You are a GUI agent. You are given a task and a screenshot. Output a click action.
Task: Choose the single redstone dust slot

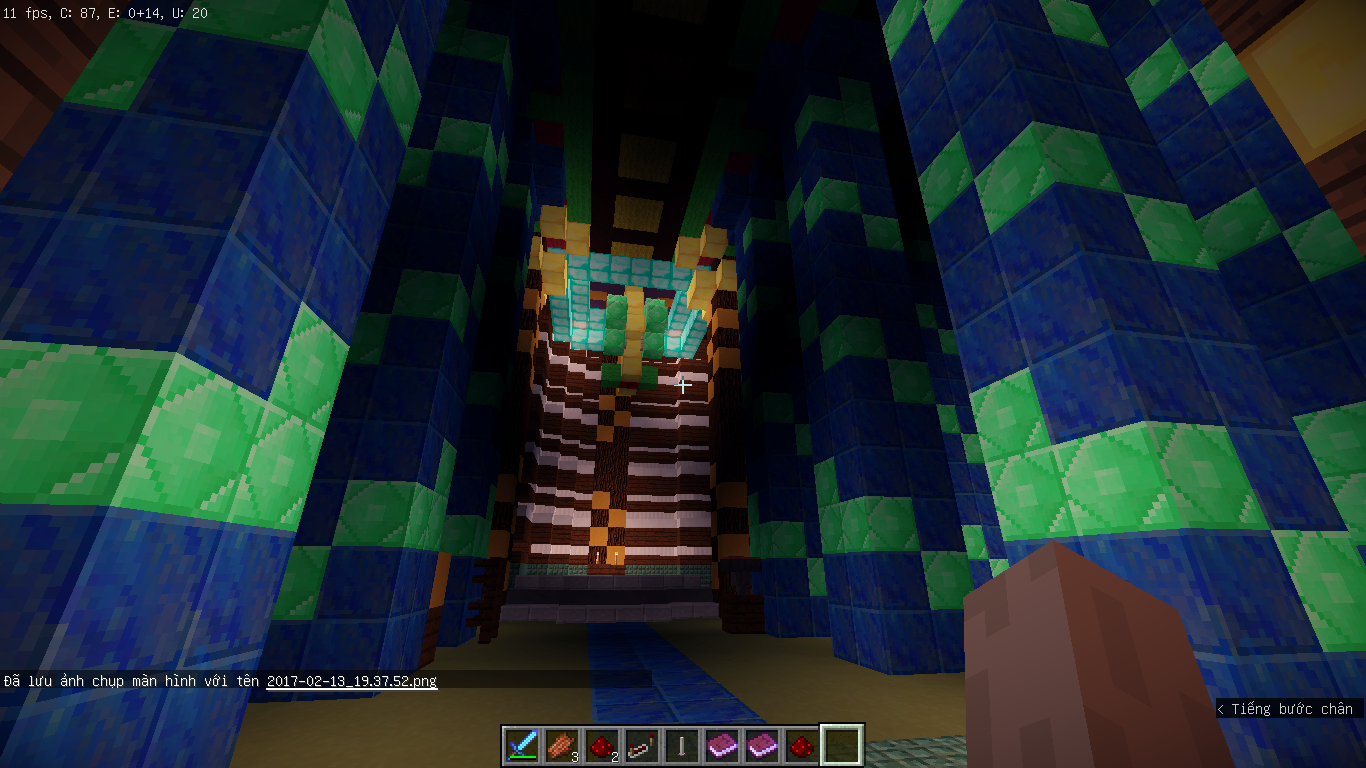point(802,745)
